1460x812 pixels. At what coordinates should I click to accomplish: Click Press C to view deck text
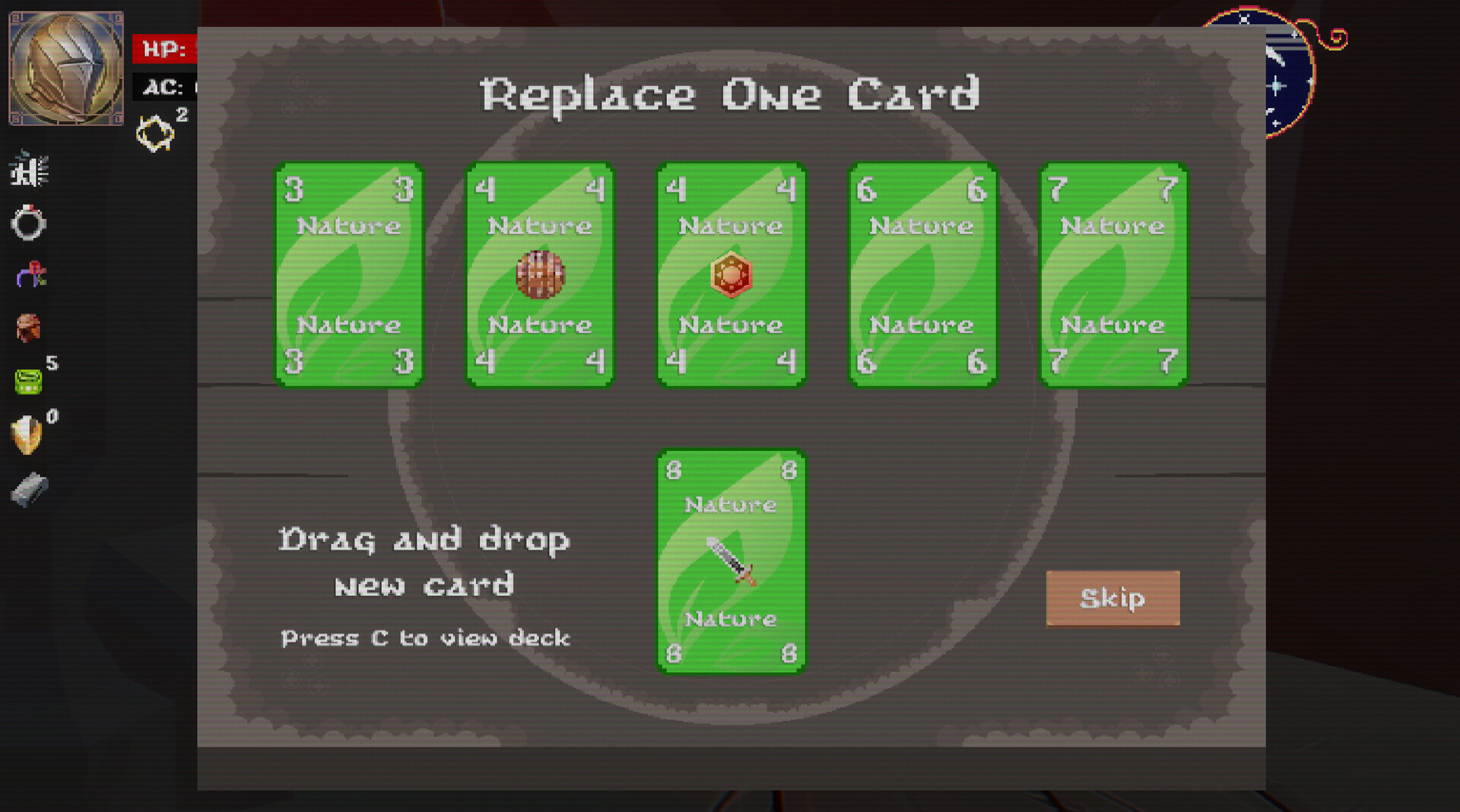[424, 639]
